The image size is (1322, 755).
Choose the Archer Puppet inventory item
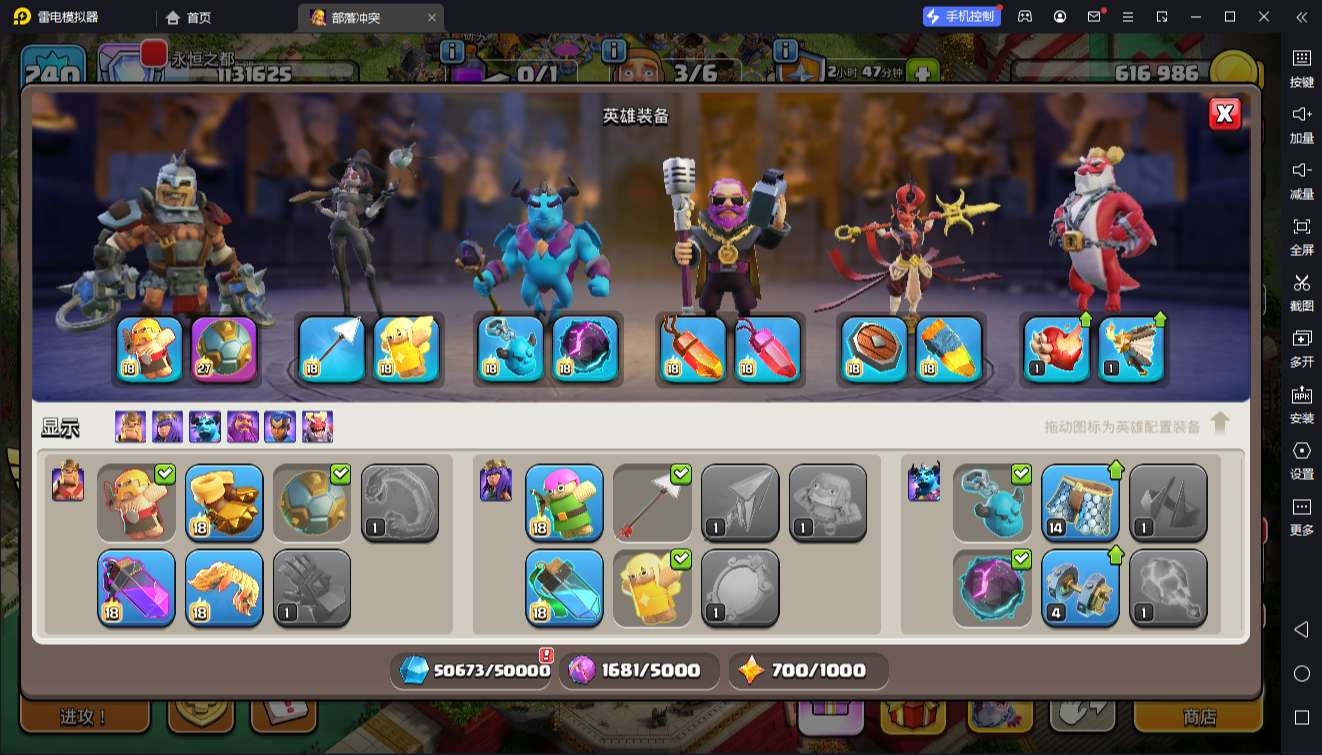tap(564, 502)
